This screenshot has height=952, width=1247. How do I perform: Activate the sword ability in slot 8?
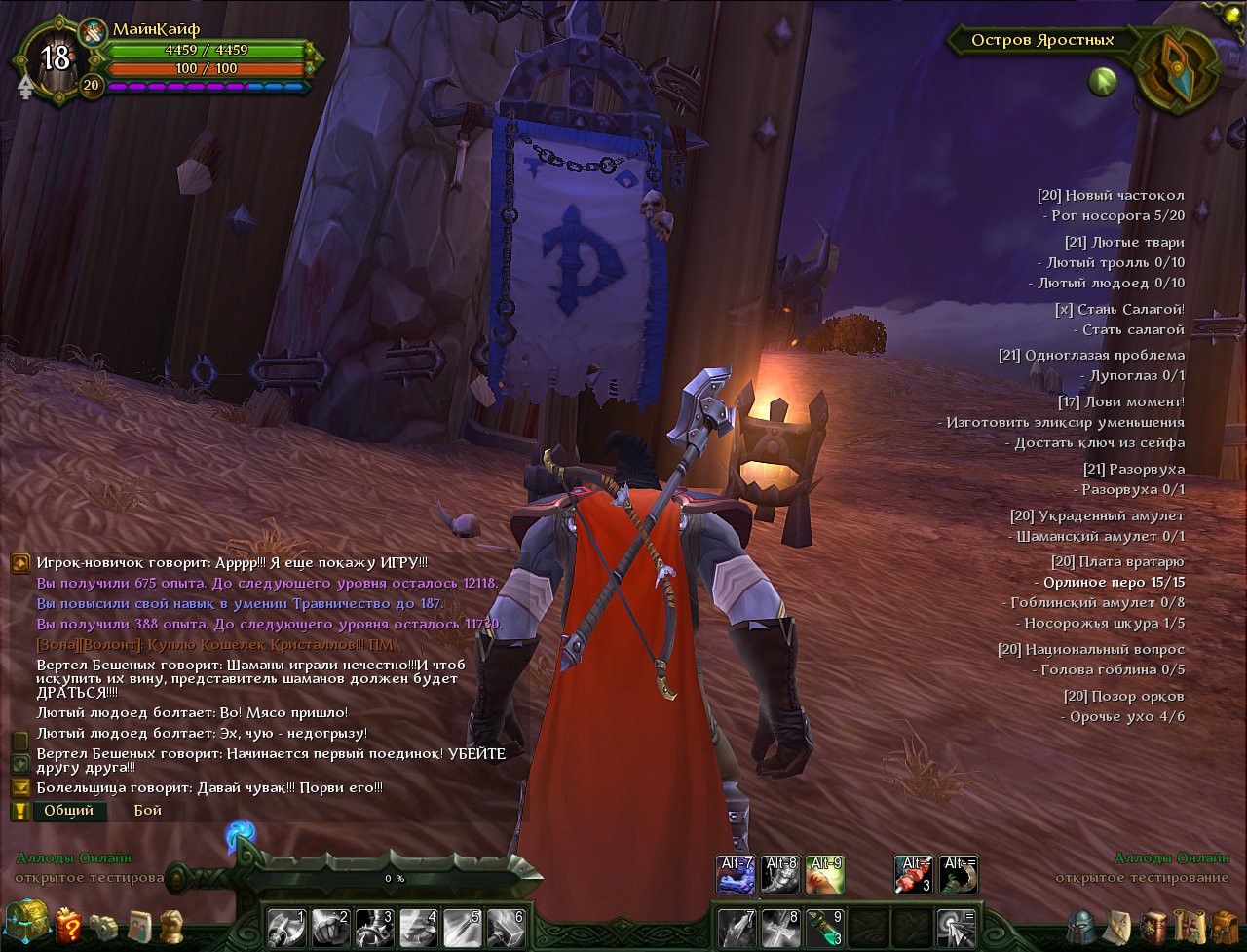tap(780, 927)
